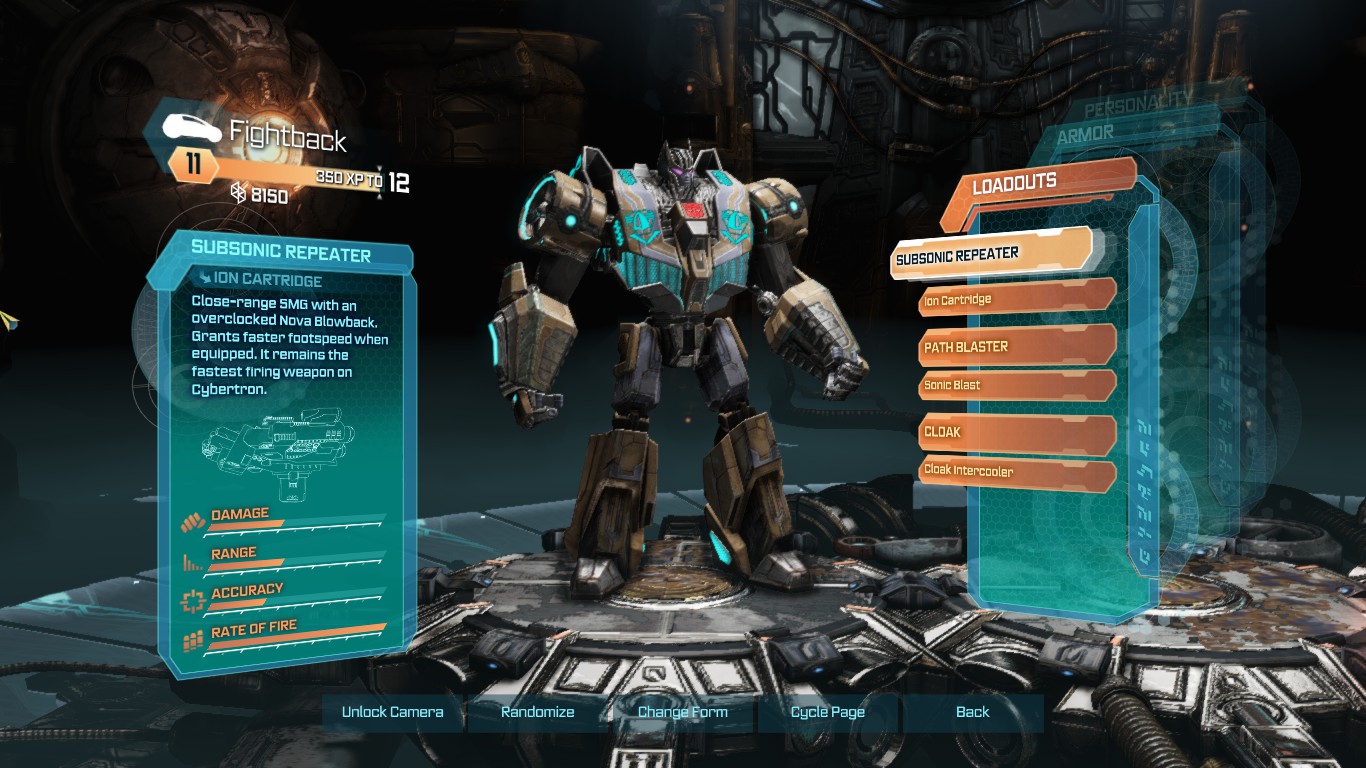
Task: Go Back to the previous screen
Action: pyautogui.click(x=972, y=712)
